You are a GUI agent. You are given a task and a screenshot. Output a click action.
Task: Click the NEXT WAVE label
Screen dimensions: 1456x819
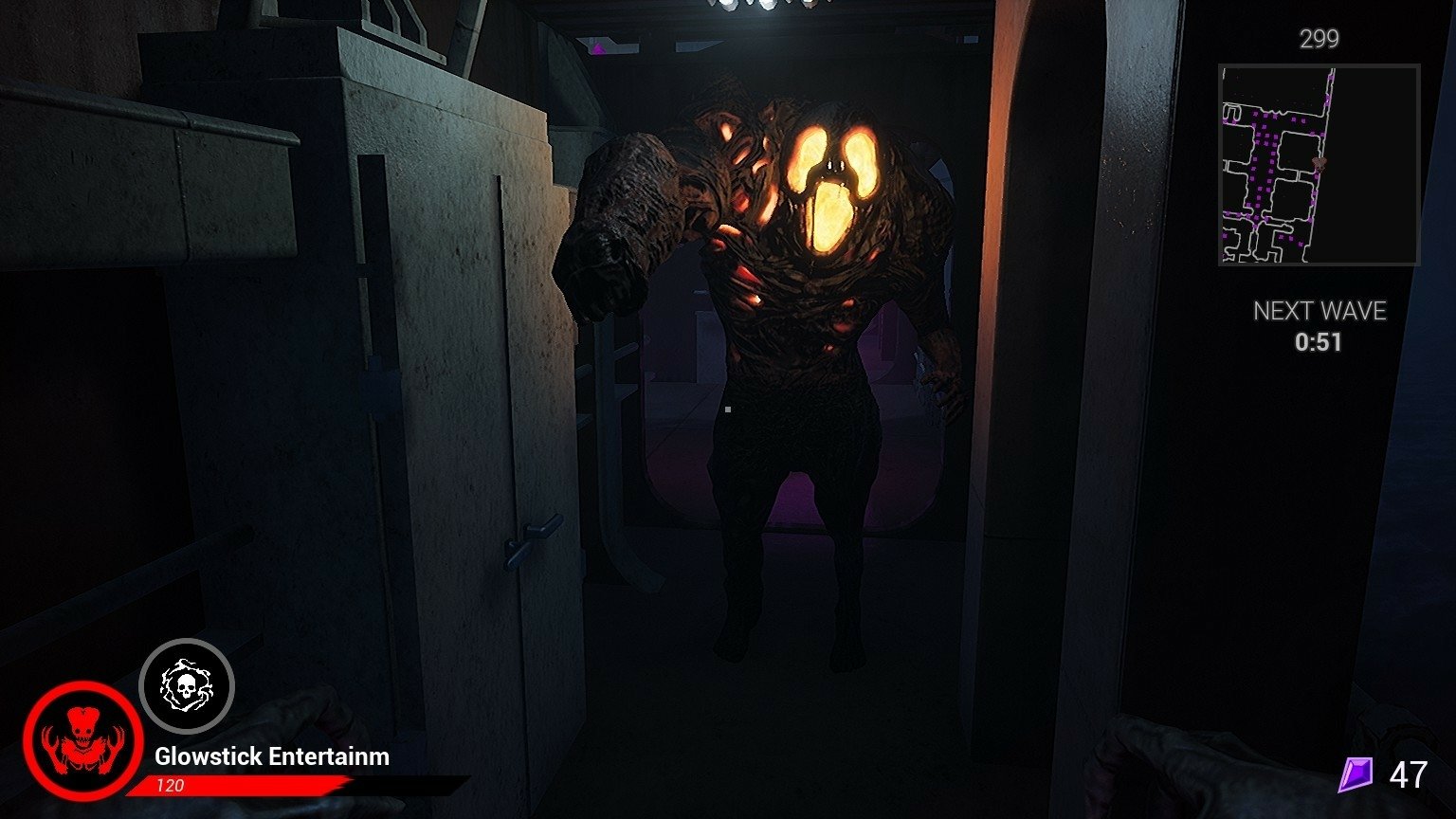point(1320,310)
